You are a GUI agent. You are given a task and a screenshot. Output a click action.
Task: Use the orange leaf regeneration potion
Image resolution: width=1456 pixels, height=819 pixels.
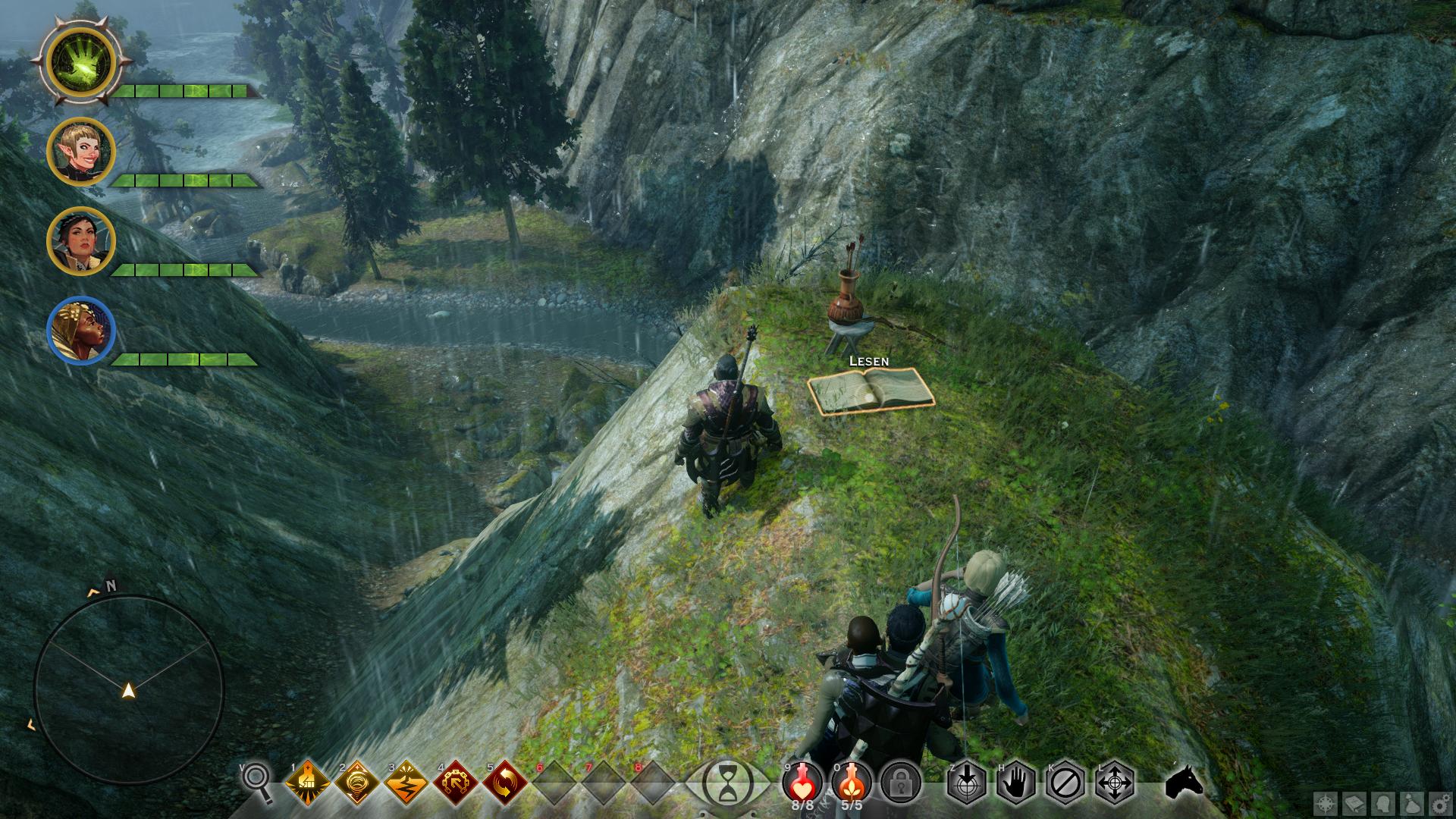852,780
